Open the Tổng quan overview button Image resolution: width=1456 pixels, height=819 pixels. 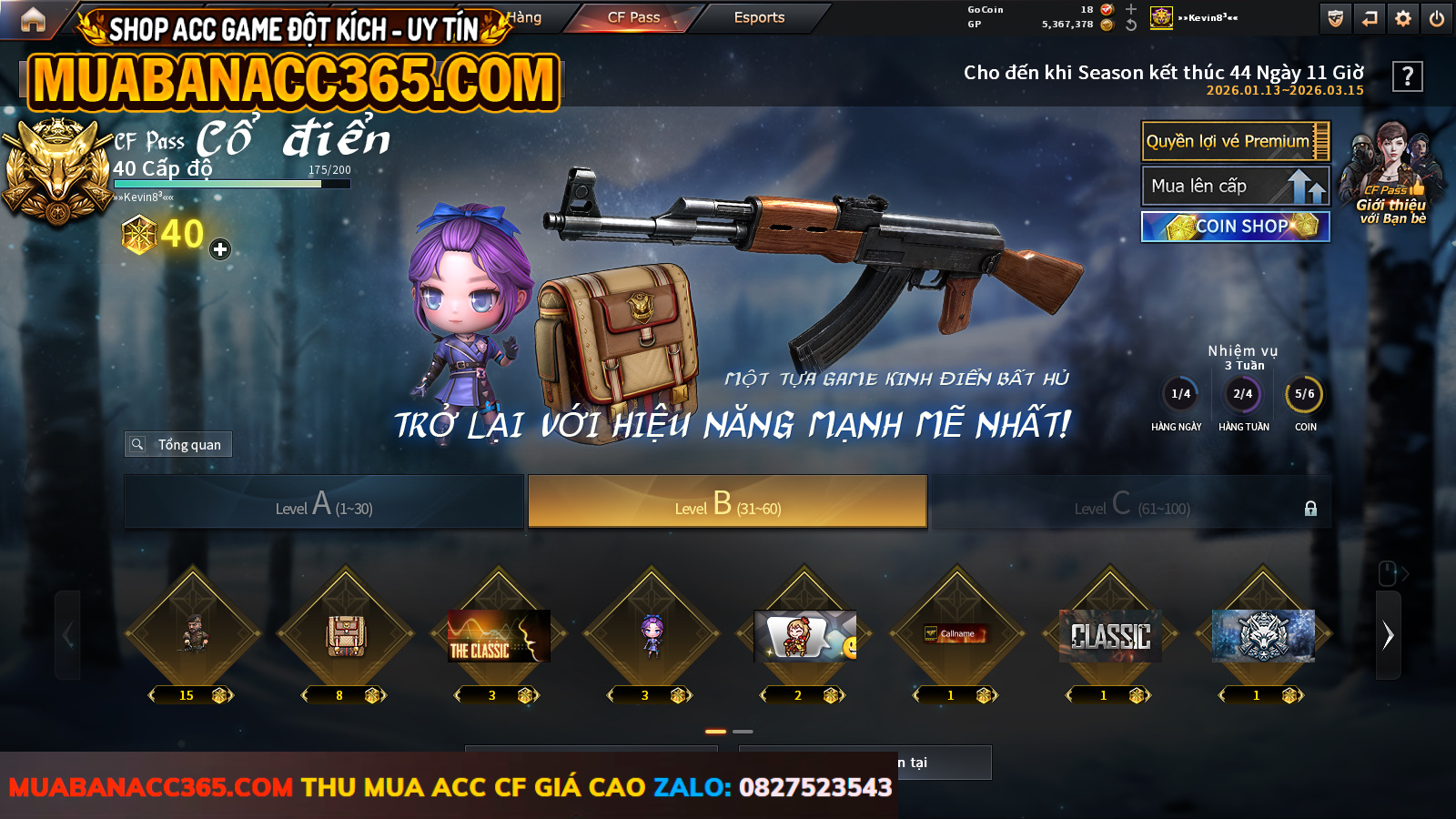click(178, 444)
